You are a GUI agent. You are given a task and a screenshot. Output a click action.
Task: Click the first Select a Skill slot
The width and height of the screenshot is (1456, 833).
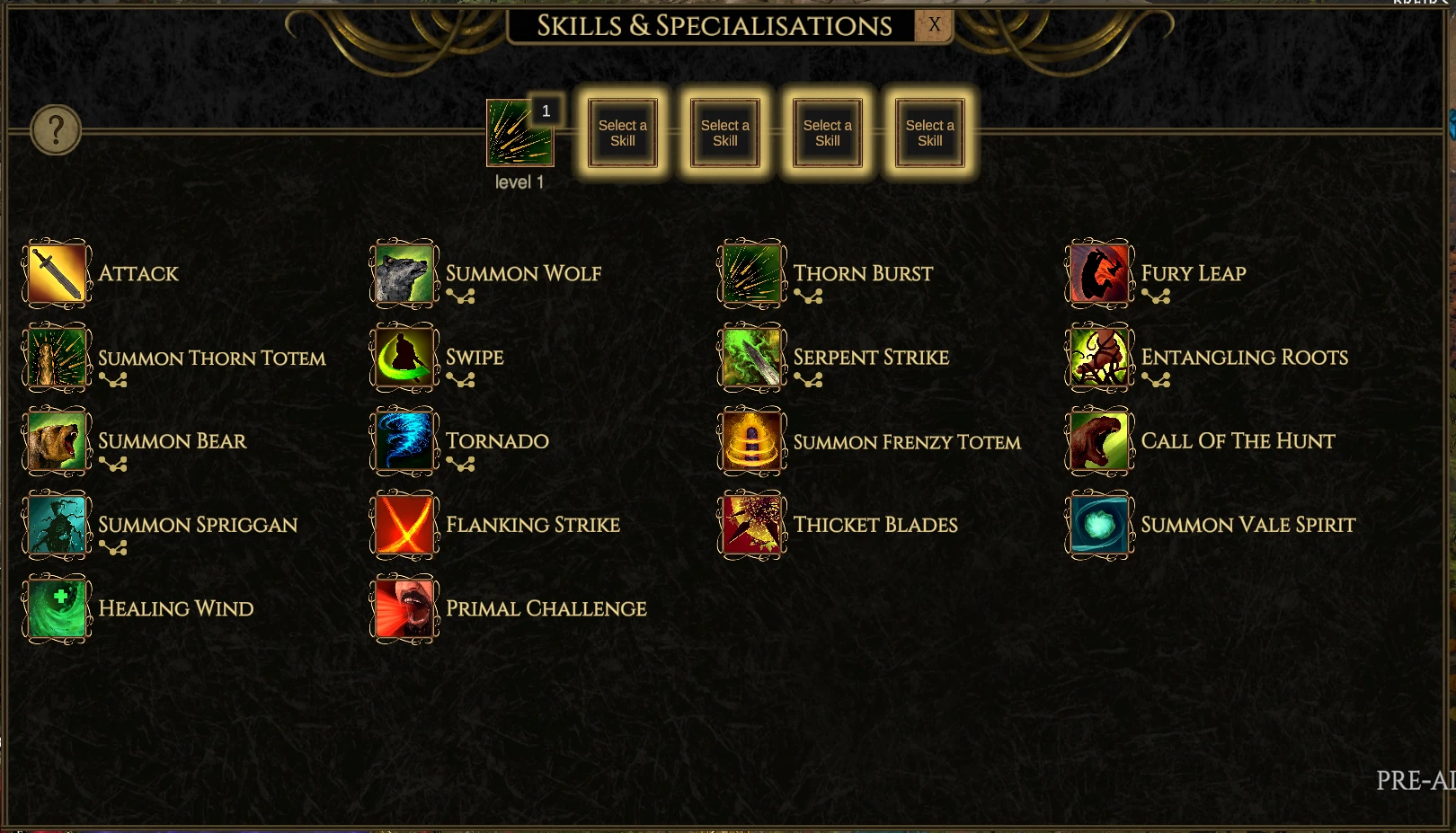pos(622,132)
